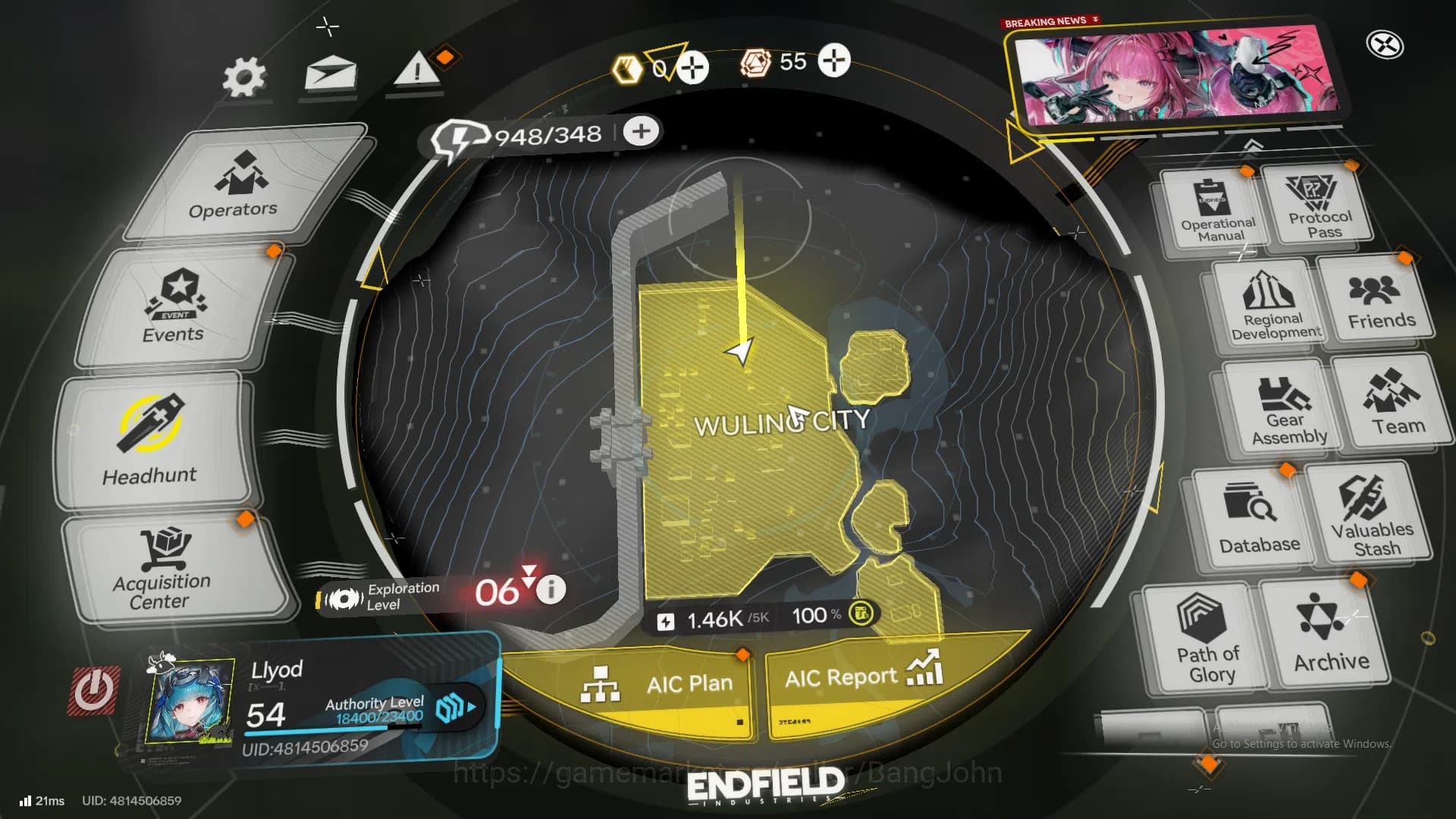View the AIC Report

(842, 677)
